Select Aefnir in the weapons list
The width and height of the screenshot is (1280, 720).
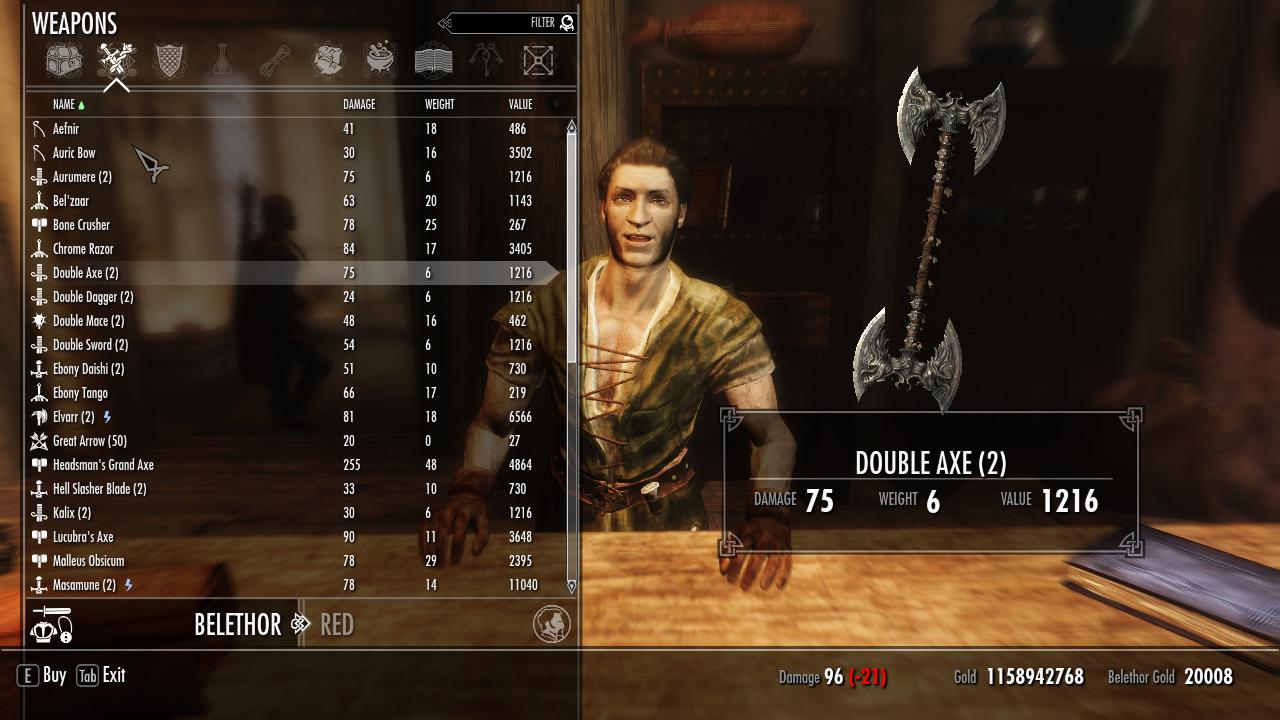(66, 129)
